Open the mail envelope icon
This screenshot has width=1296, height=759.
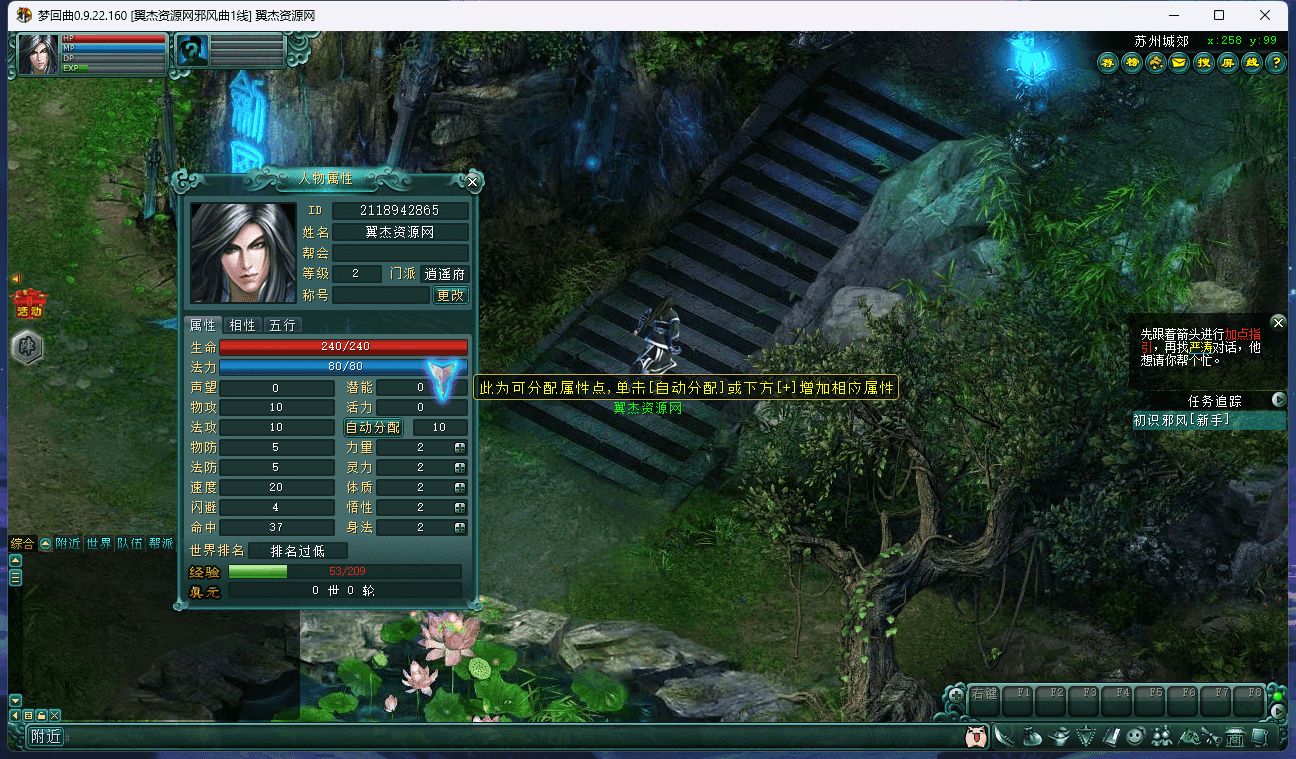click(1180, 63)
